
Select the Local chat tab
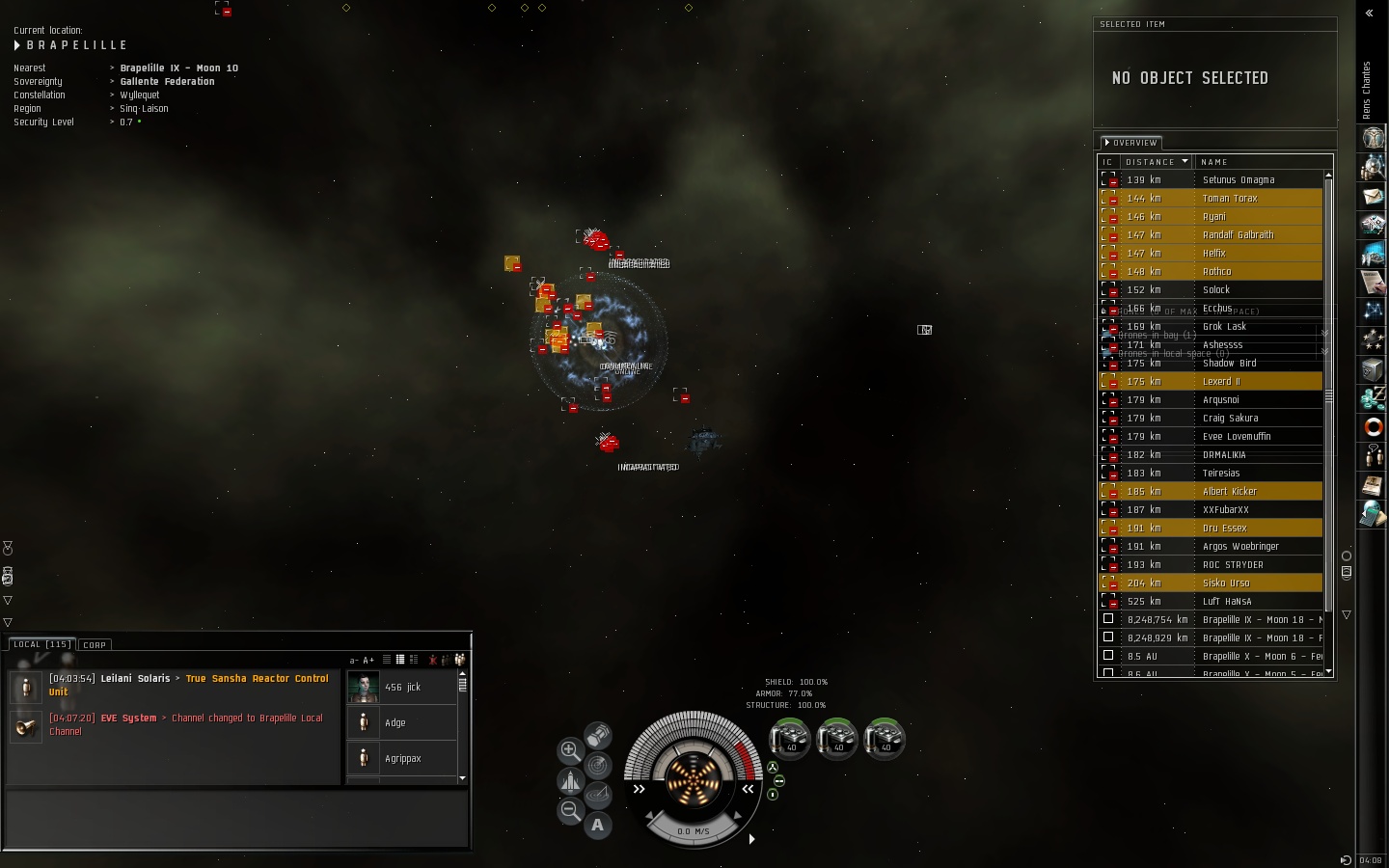coord(41,644)
